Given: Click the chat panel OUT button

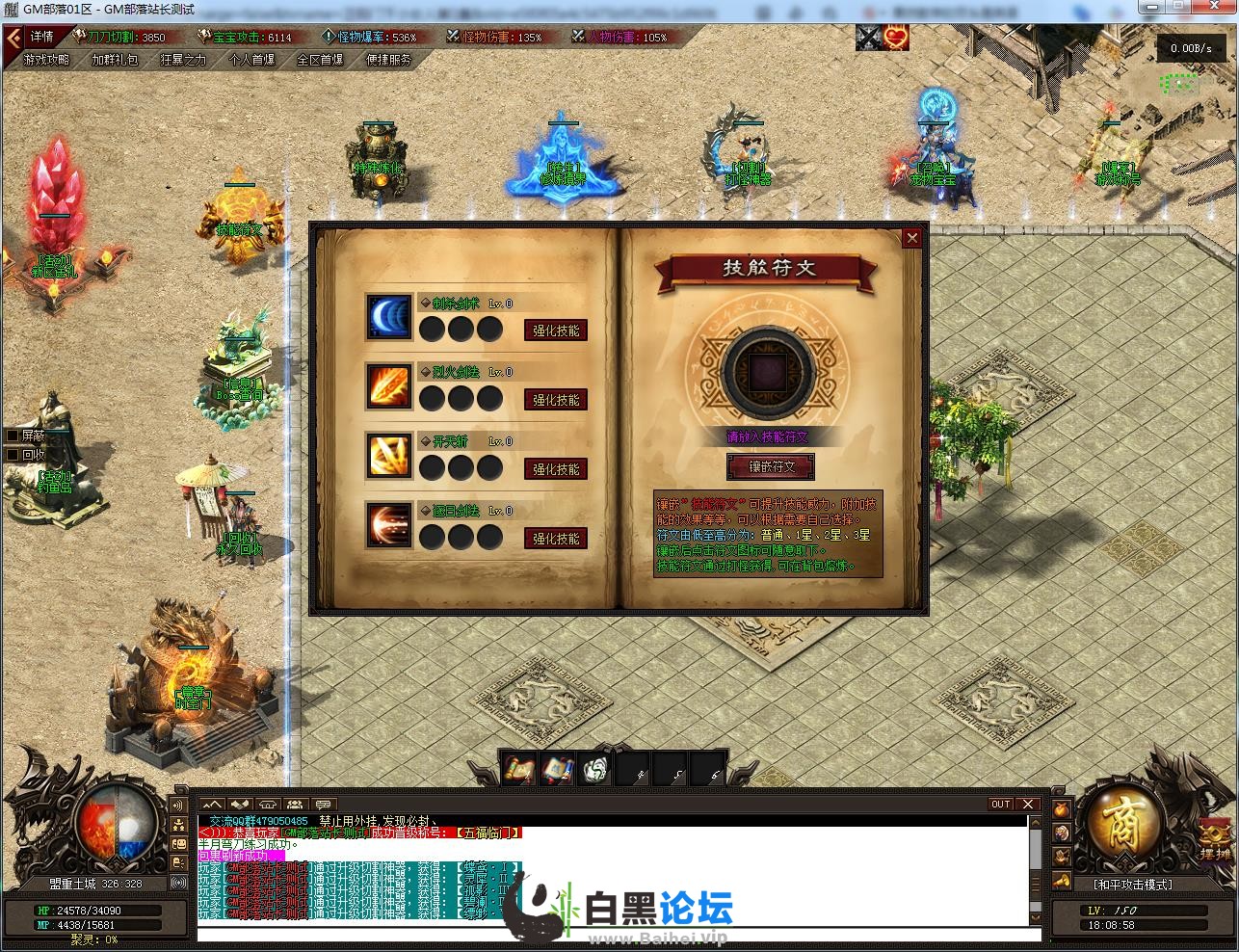Looking at the screenshot, I should (1001, 804).
